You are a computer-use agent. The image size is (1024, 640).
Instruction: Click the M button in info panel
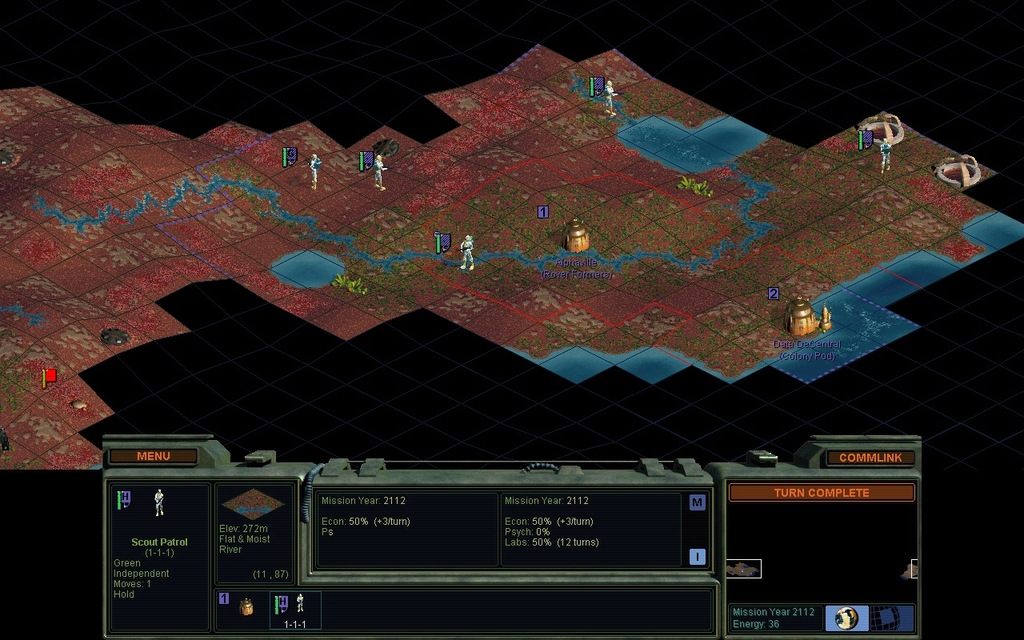point(697,503)
